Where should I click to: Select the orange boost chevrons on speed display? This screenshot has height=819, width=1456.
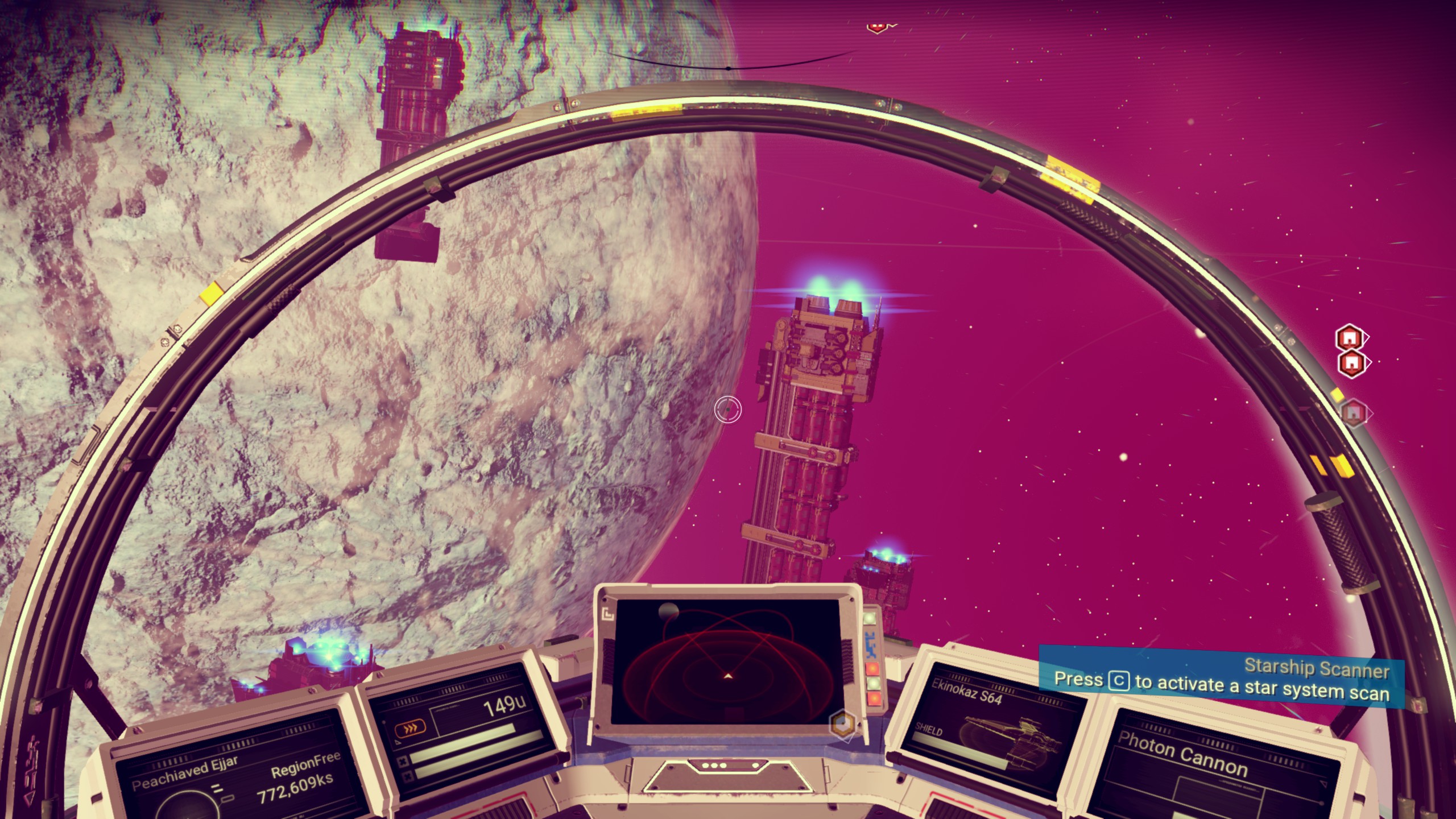[x=410, y=728]
